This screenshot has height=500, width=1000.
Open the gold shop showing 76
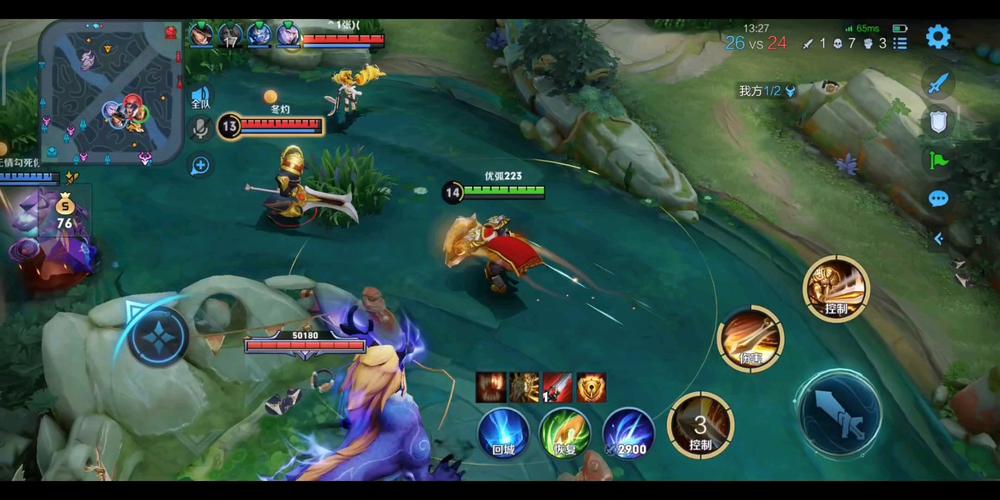(64, 212)
